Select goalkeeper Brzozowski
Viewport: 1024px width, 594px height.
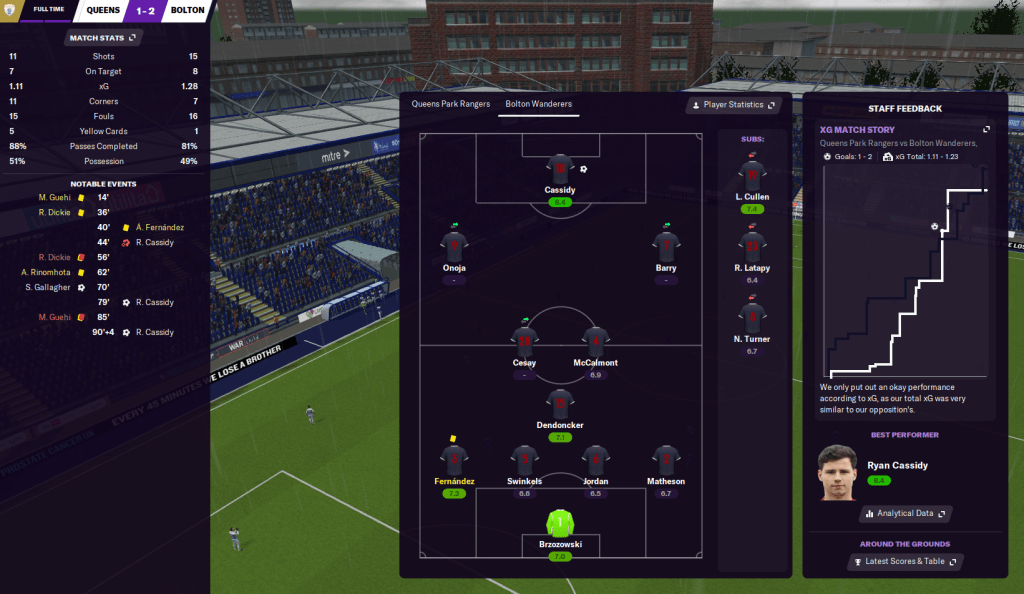(560, 523)
